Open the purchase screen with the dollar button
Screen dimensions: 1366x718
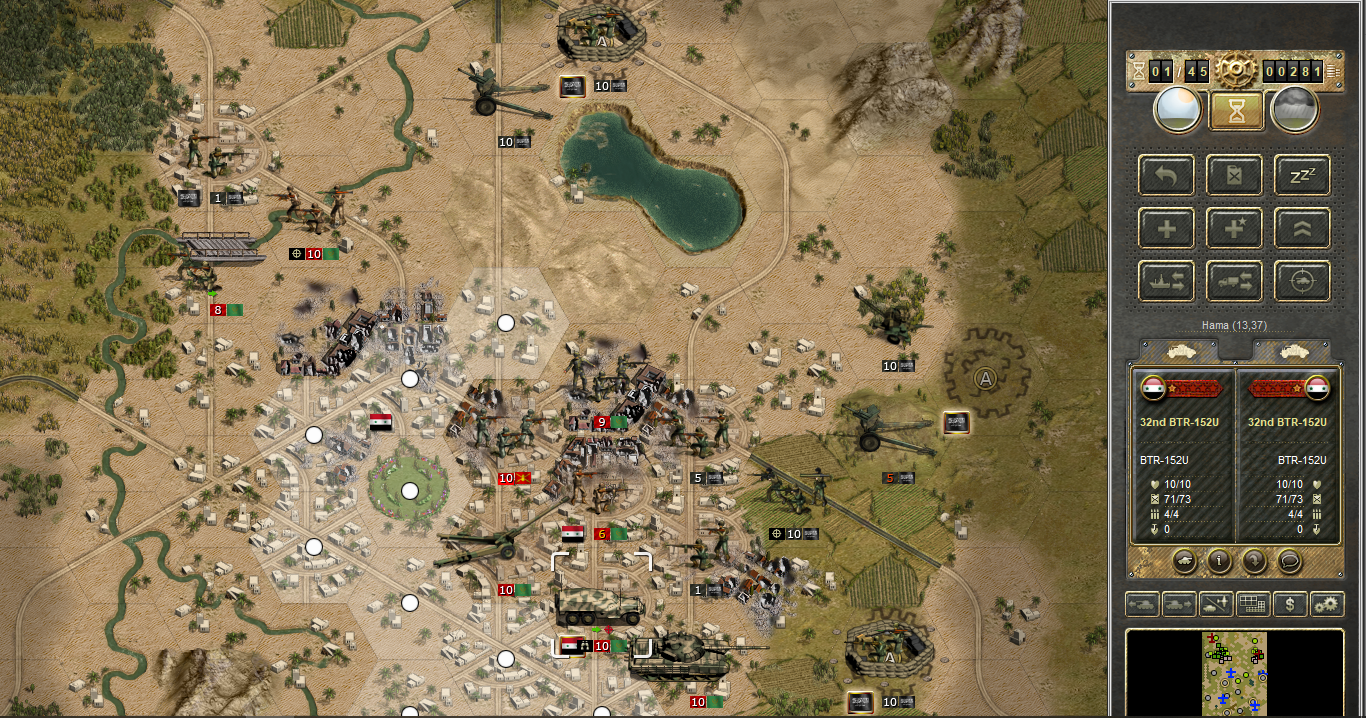tap(1290, 604)
